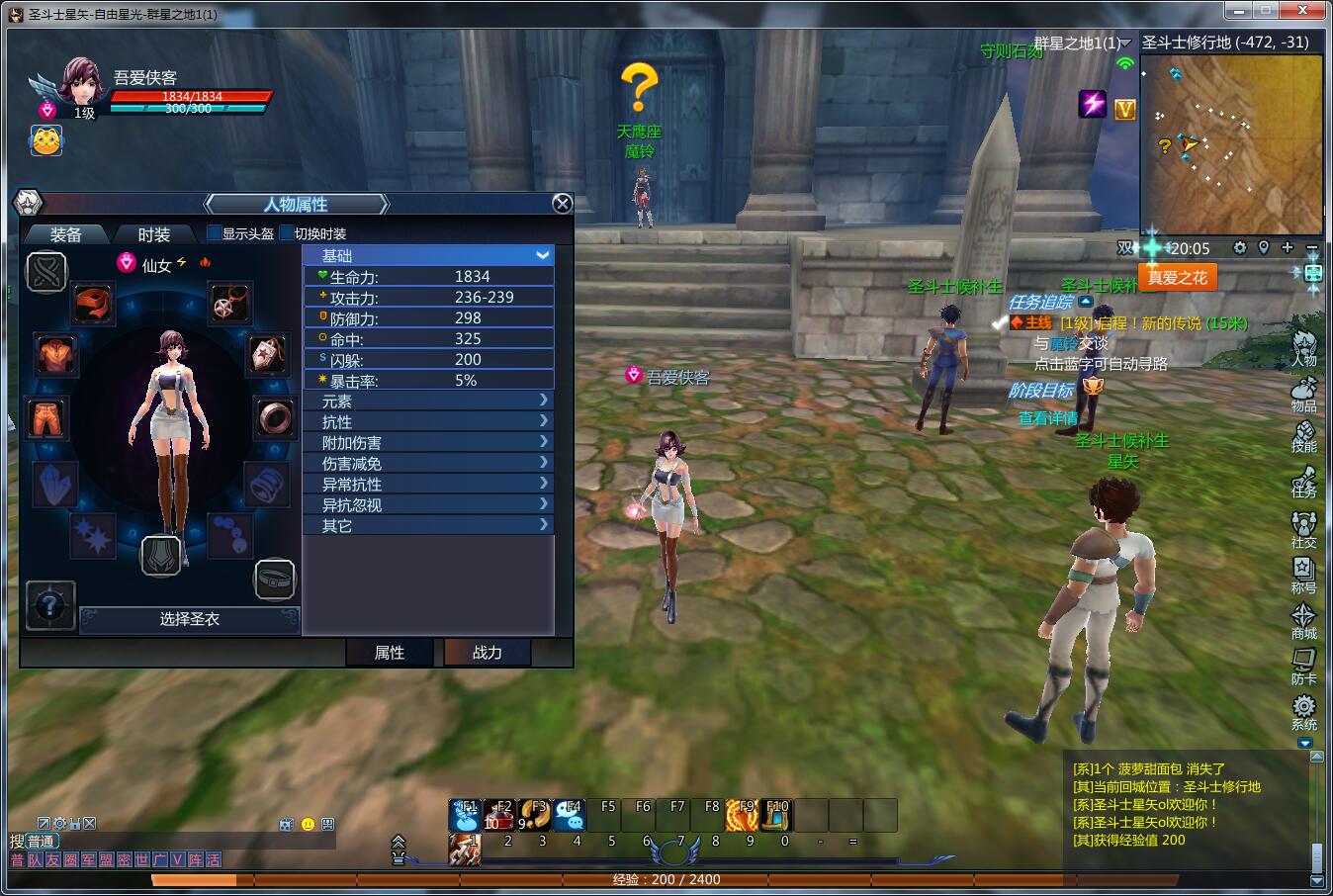
Task: Open the help question mark button
Action: pos(49,603)
